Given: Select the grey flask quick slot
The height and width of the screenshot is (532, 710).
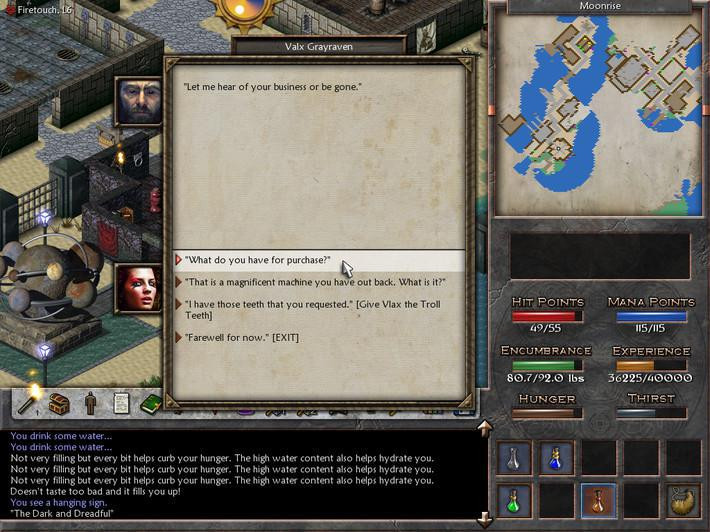Looking at the screenshot, I should [514, 458].
